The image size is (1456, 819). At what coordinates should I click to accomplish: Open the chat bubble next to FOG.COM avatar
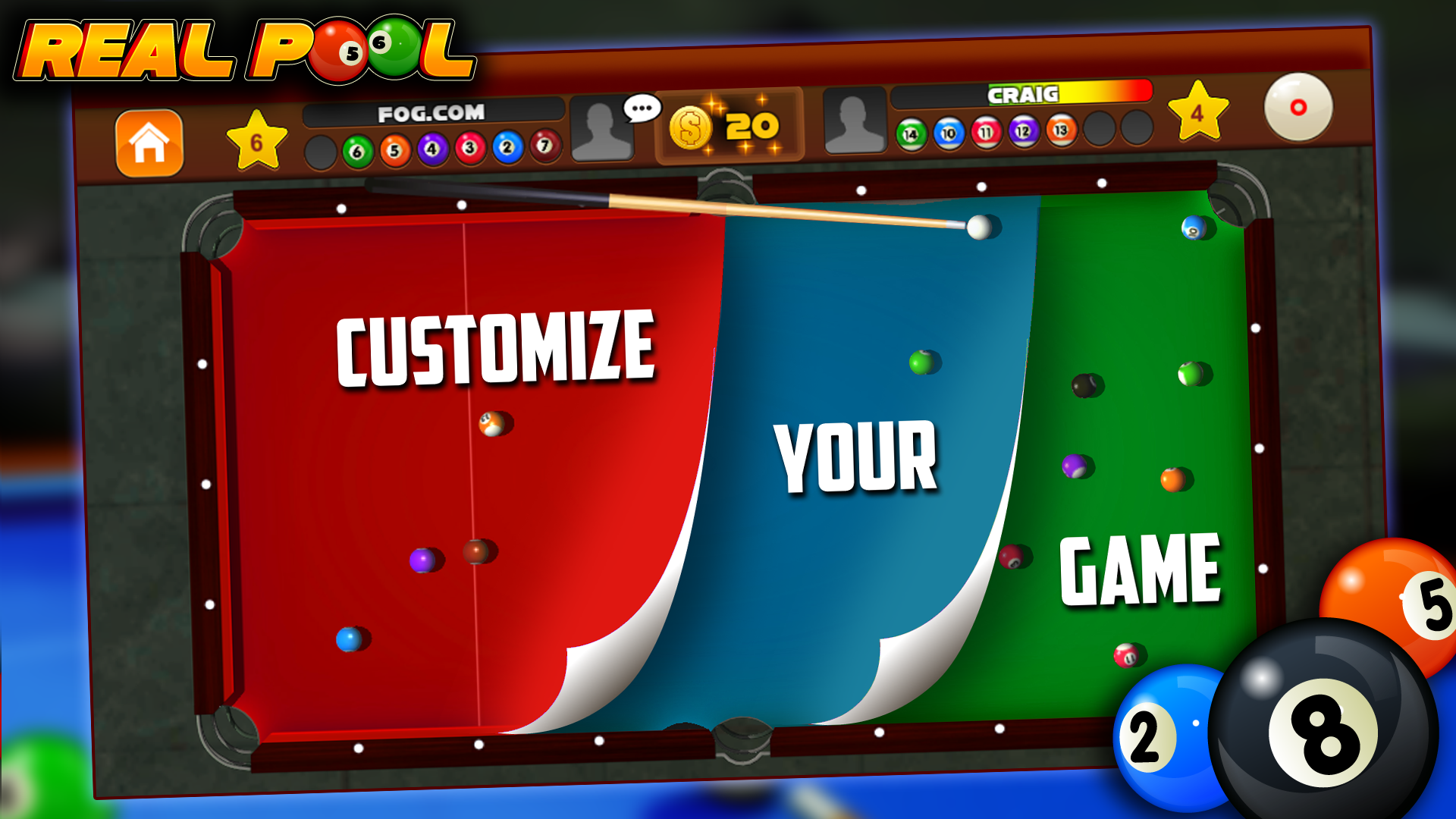tap(641, 108)
